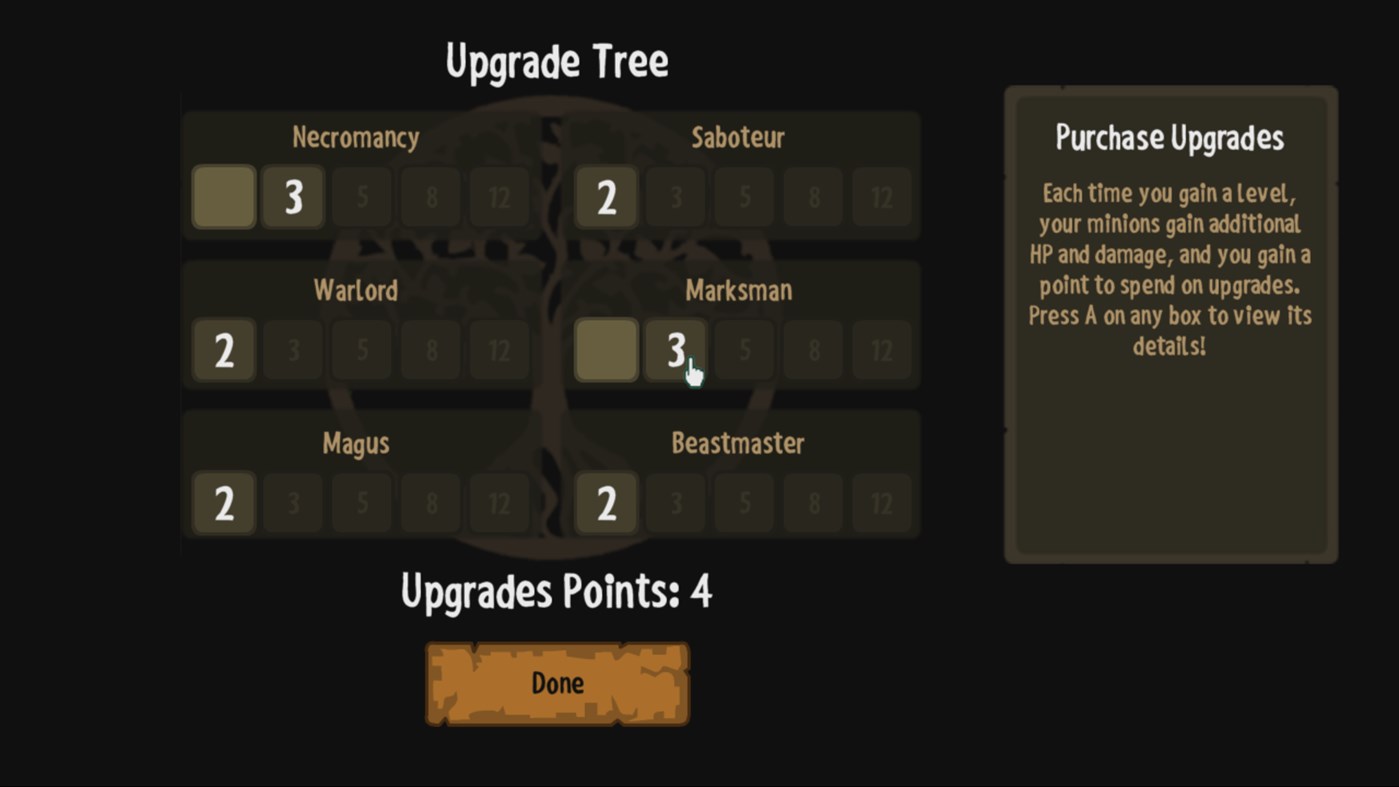The width and height of the screenshot is (1399, 787).
Task: View the Necromancy upgrade costing 5
Action: (361, 197)
